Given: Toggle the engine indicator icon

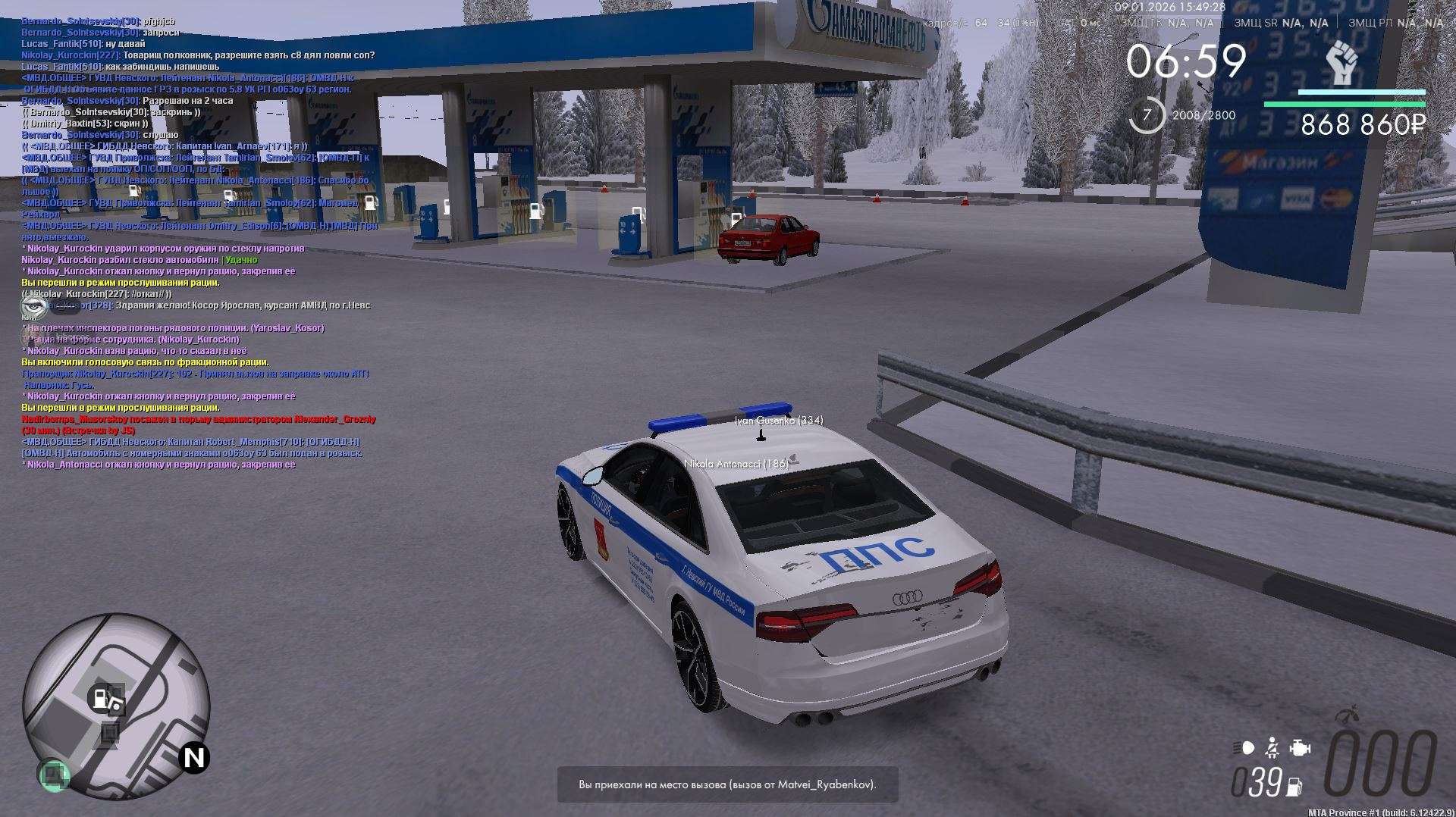Looking at the screenshot, I should pos(1300,748).
